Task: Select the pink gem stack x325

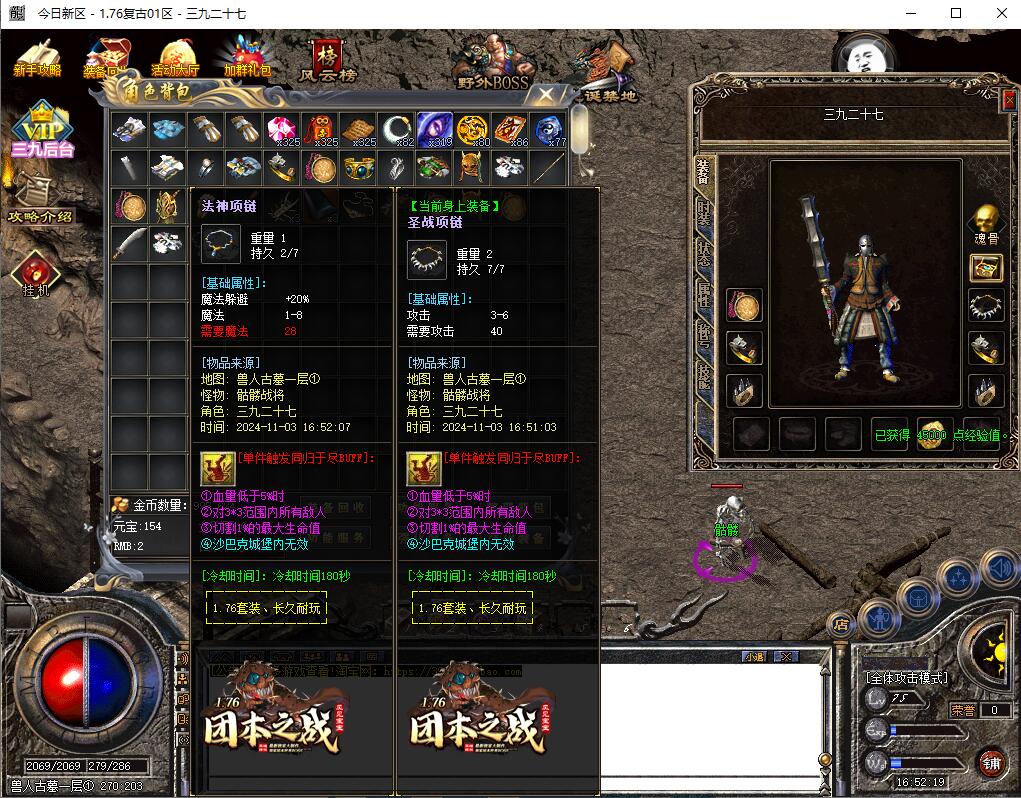Action: click(x=282, y=130)
